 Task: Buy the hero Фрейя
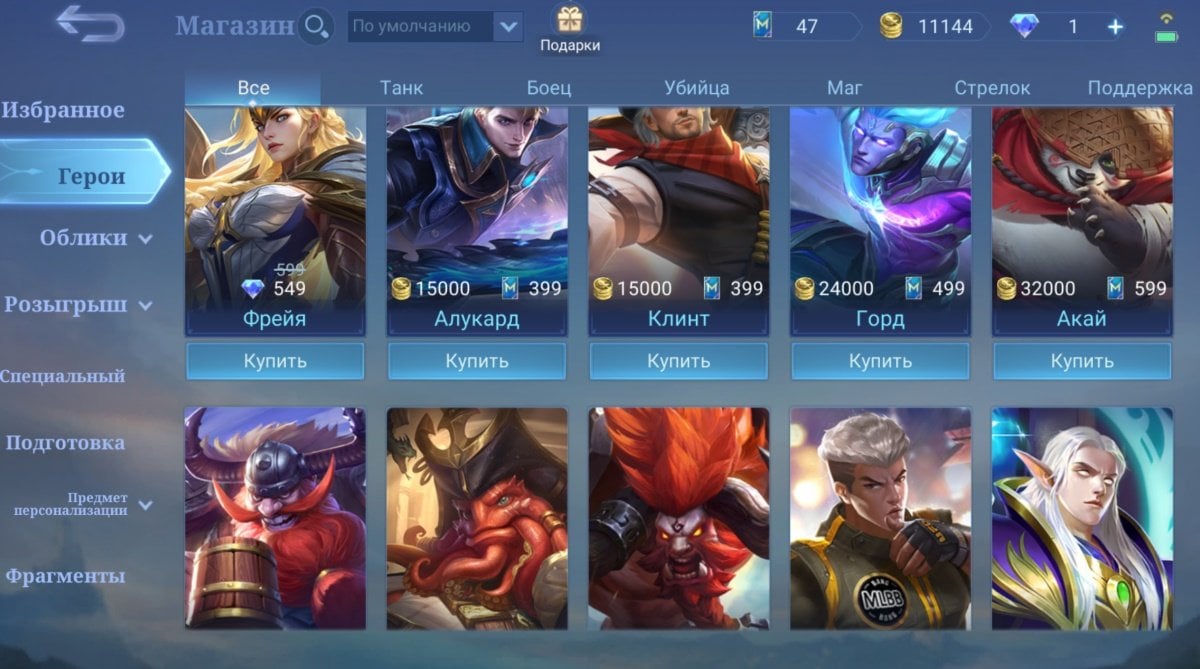coord(275,361)
